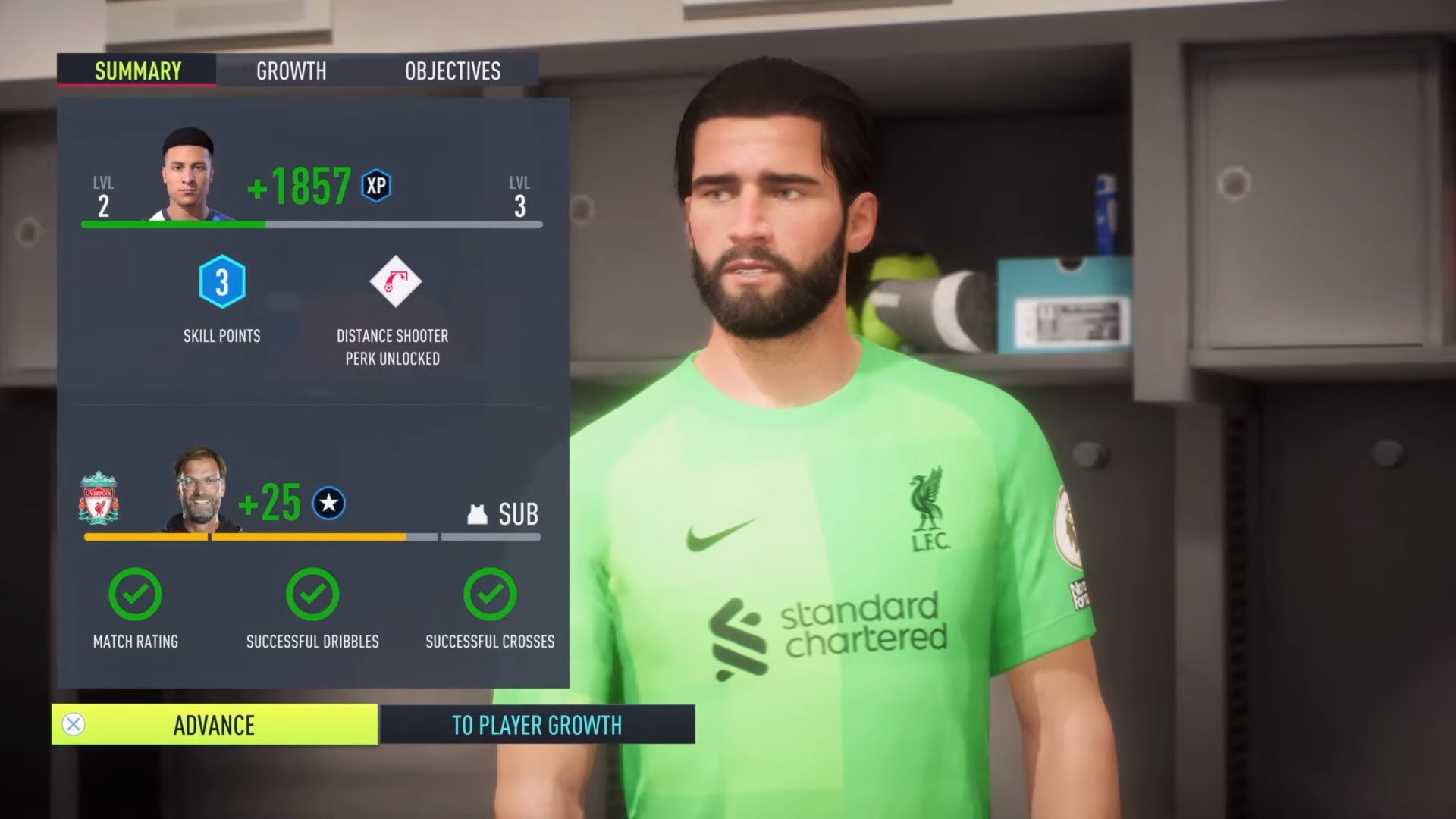Click the manager rating star icon

pyautogui.click(x=328, y=502)
